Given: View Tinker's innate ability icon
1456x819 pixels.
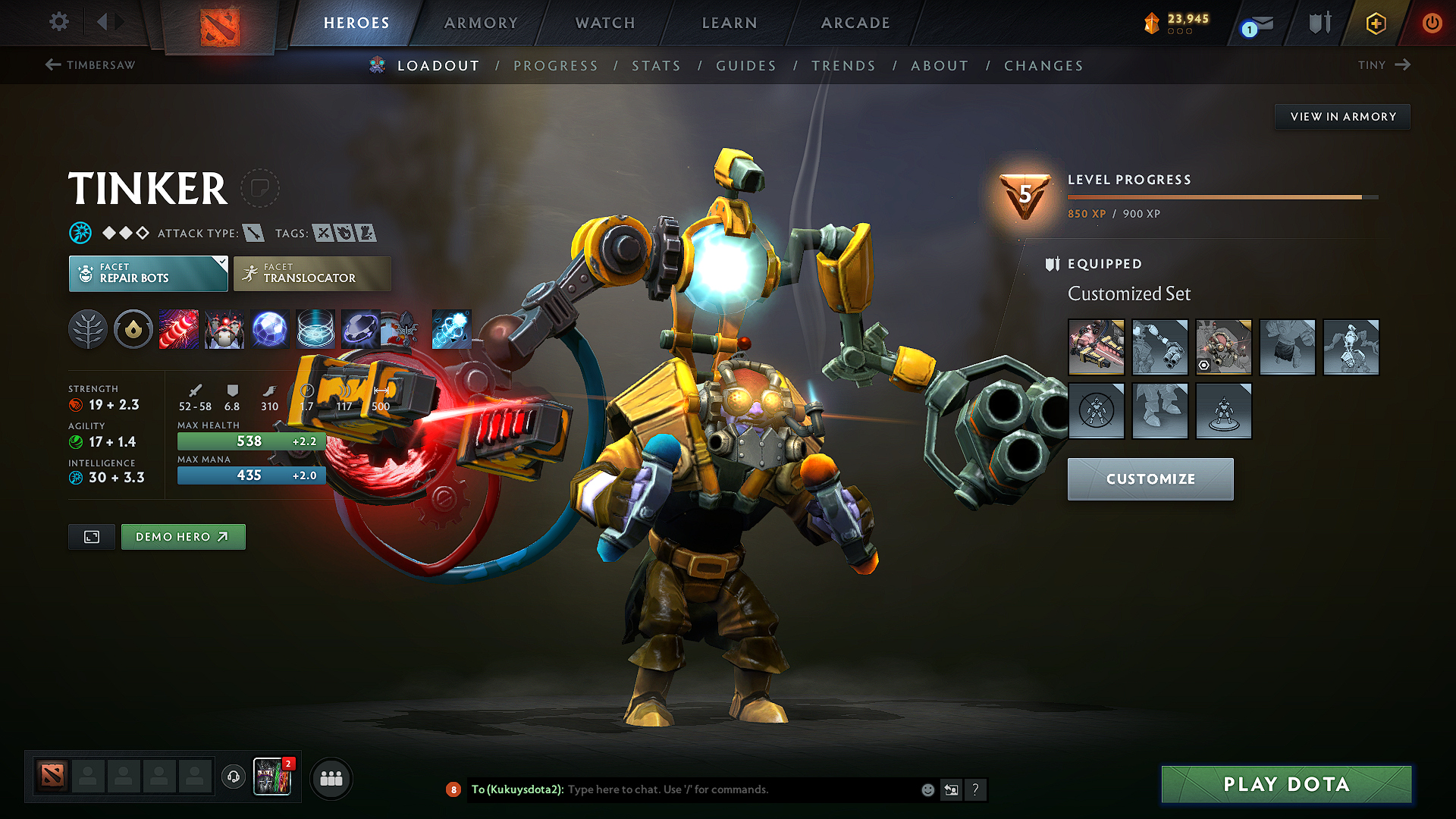Looking at the screenshot, I should coord(133,329).
